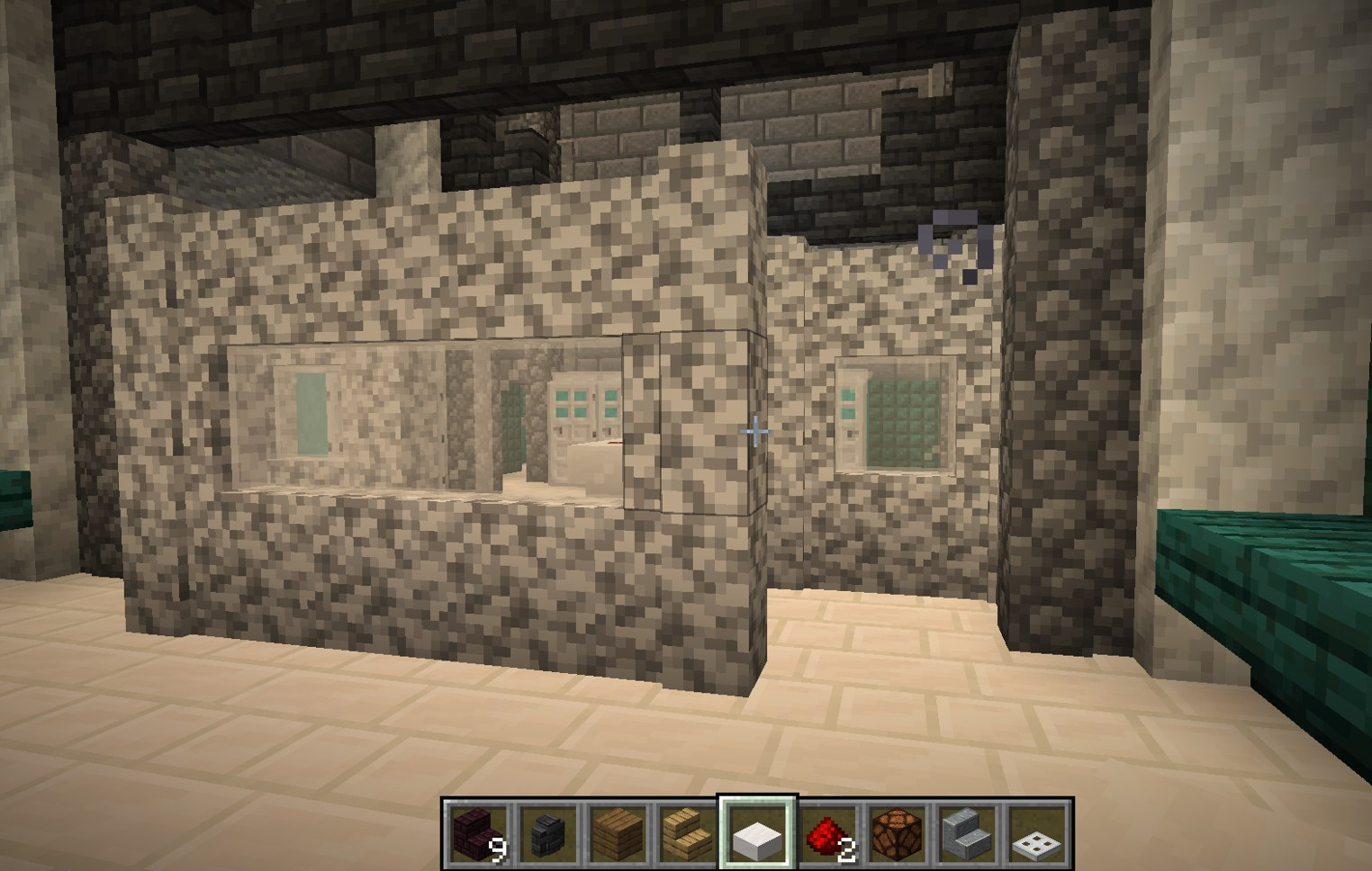Click the currently selected white quartz slab slot
Viewport: 1372px width, 871px height.
[x=759, y=834]
